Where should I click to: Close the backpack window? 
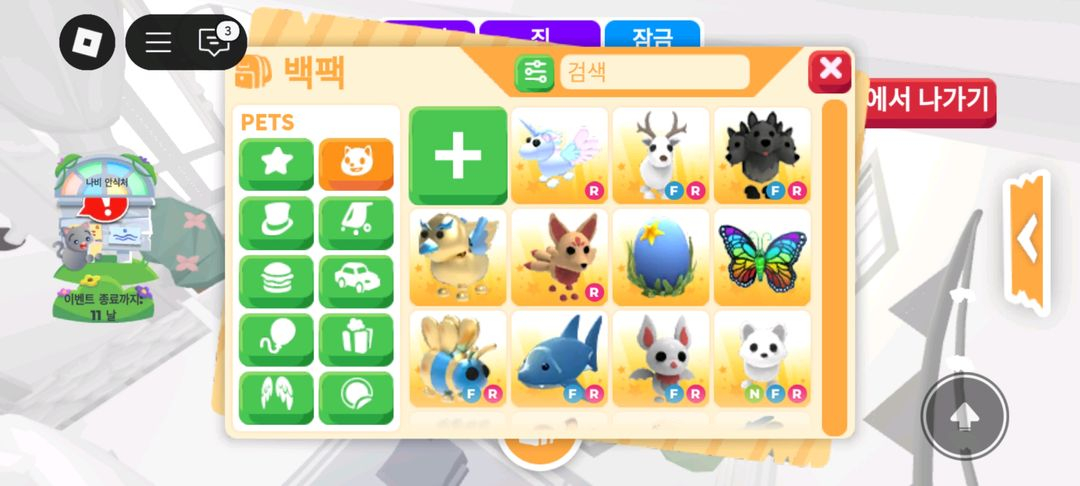coord(830,71)
